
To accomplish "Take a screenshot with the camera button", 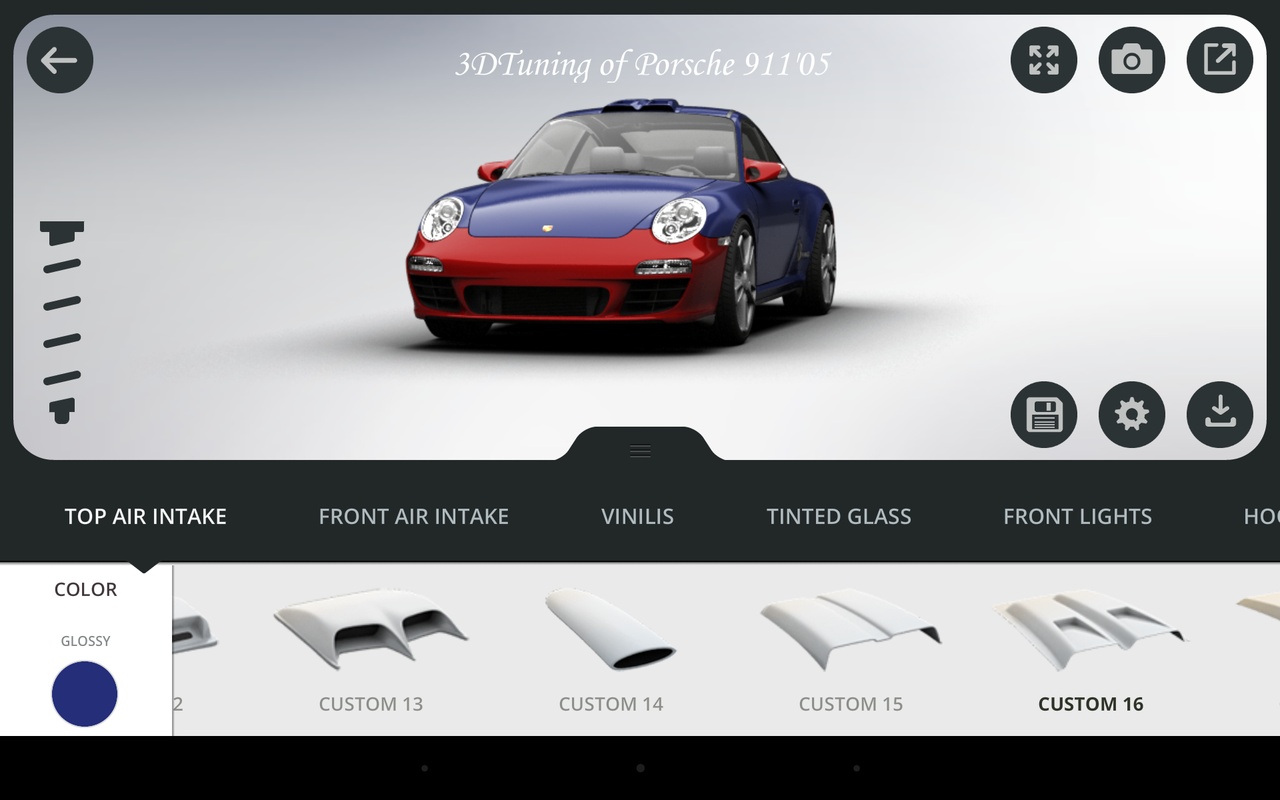I will 1132,60.
